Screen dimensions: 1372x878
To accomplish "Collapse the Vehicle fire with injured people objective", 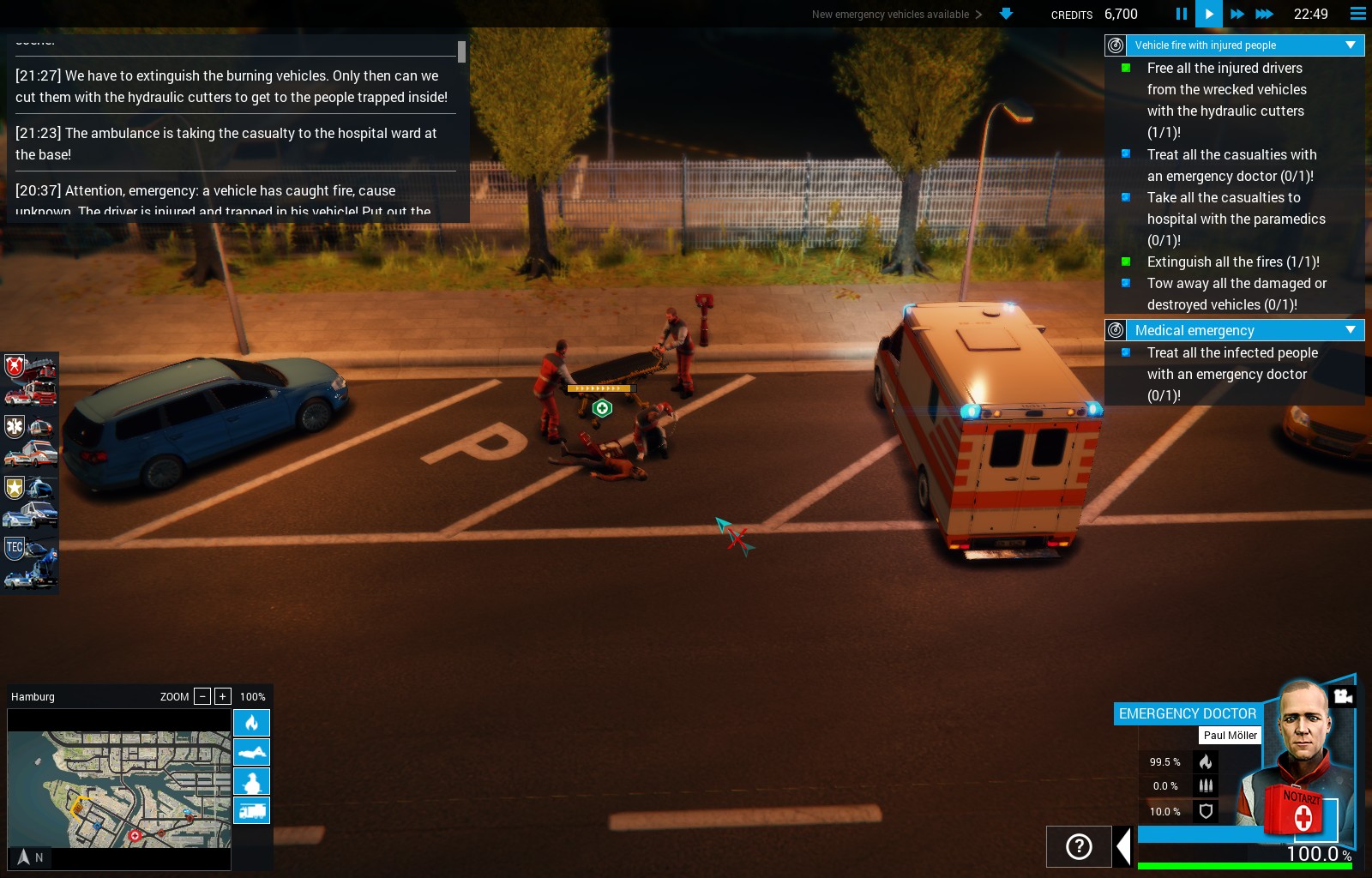I will pos(1351,45).
